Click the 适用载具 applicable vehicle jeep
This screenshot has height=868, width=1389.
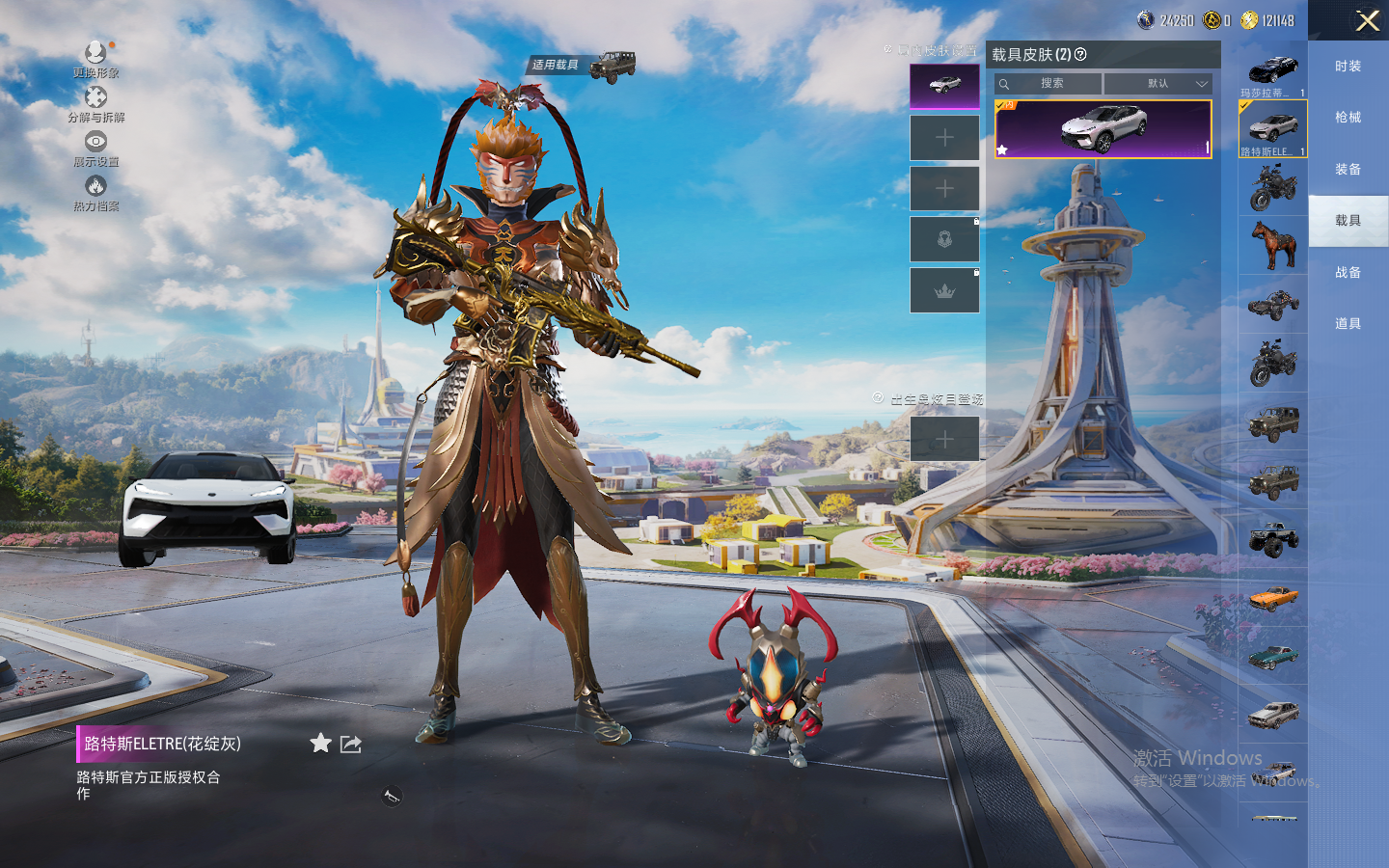(x=612, y=66)
